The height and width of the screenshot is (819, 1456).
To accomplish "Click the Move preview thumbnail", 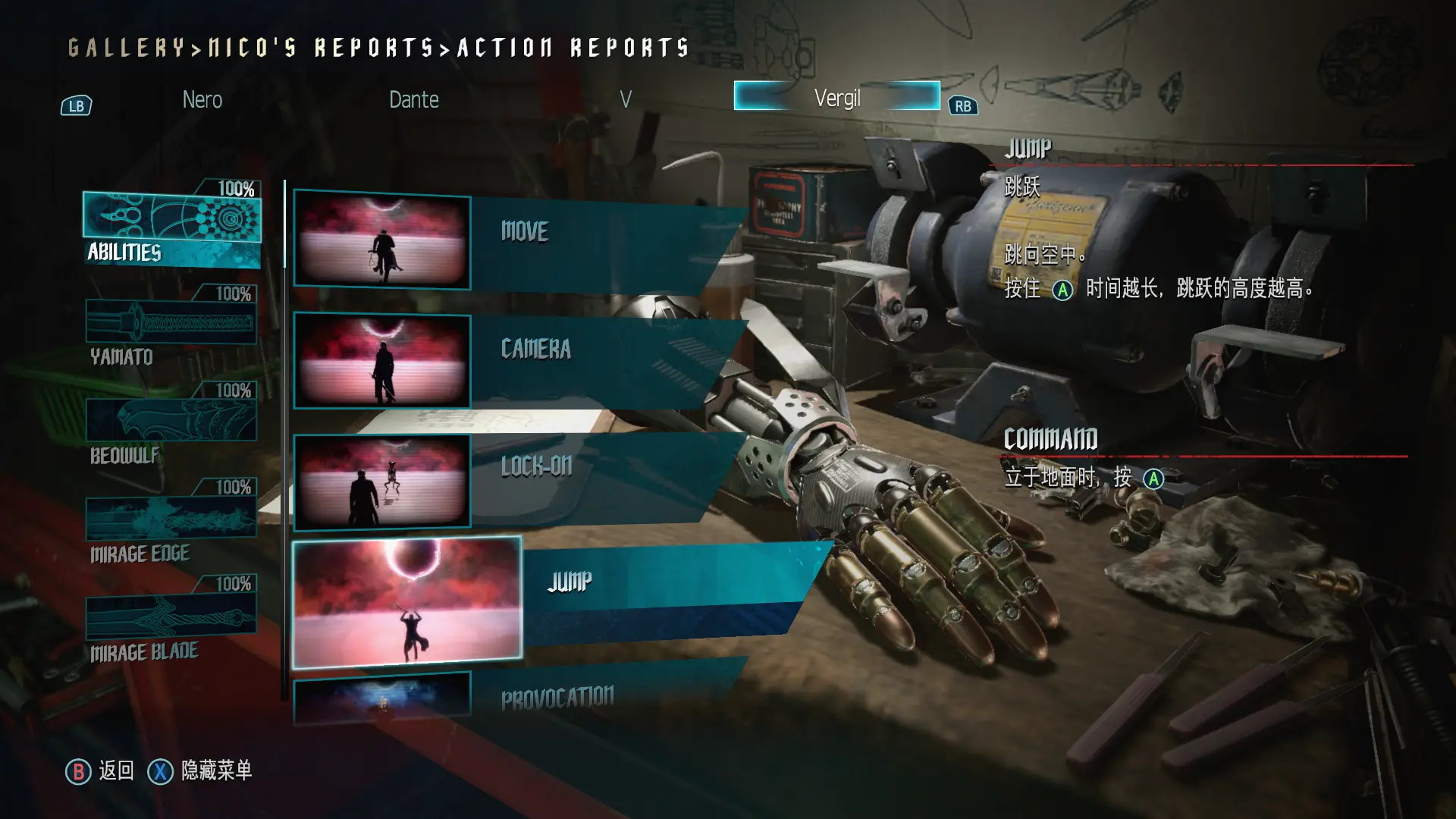I will [x=381, y=240].
